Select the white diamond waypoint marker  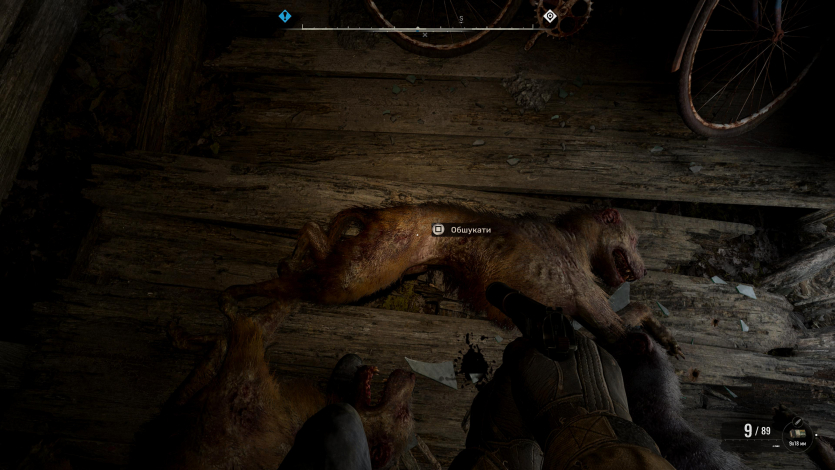coord(549,16)
